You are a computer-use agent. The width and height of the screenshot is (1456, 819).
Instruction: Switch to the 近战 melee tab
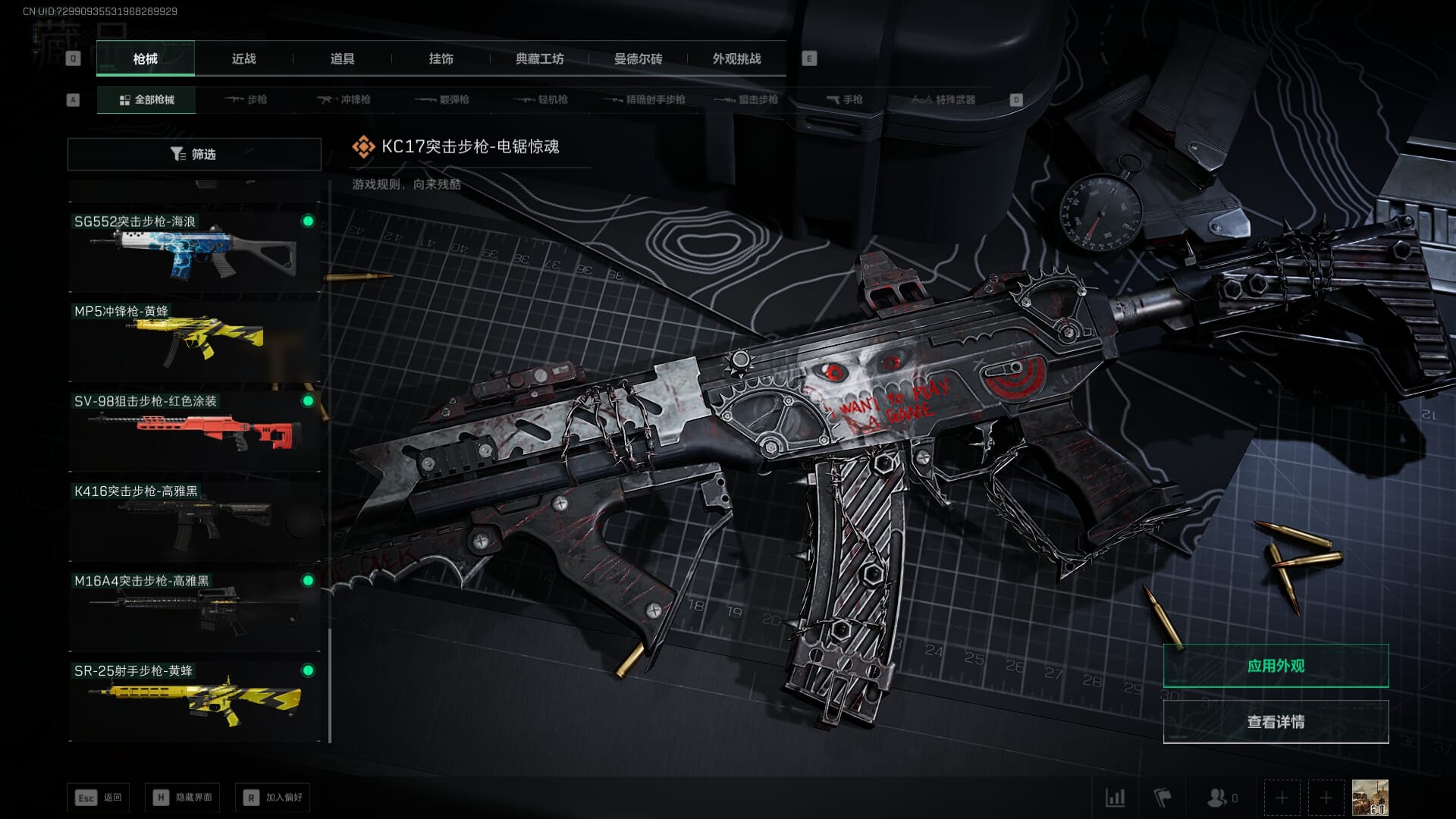pos(243,59)
